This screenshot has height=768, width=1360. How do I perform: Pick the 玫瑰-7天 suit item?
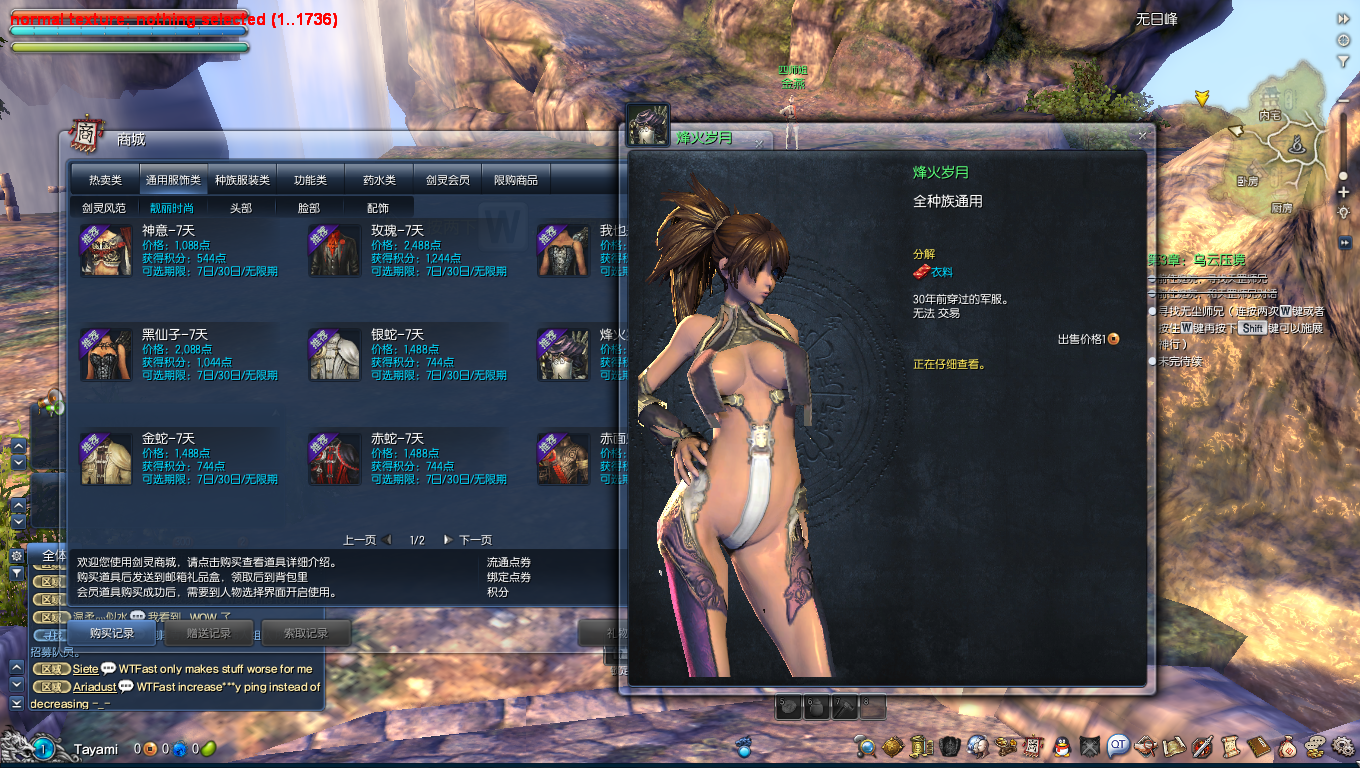pyautogui.click(x=397, y=231)
